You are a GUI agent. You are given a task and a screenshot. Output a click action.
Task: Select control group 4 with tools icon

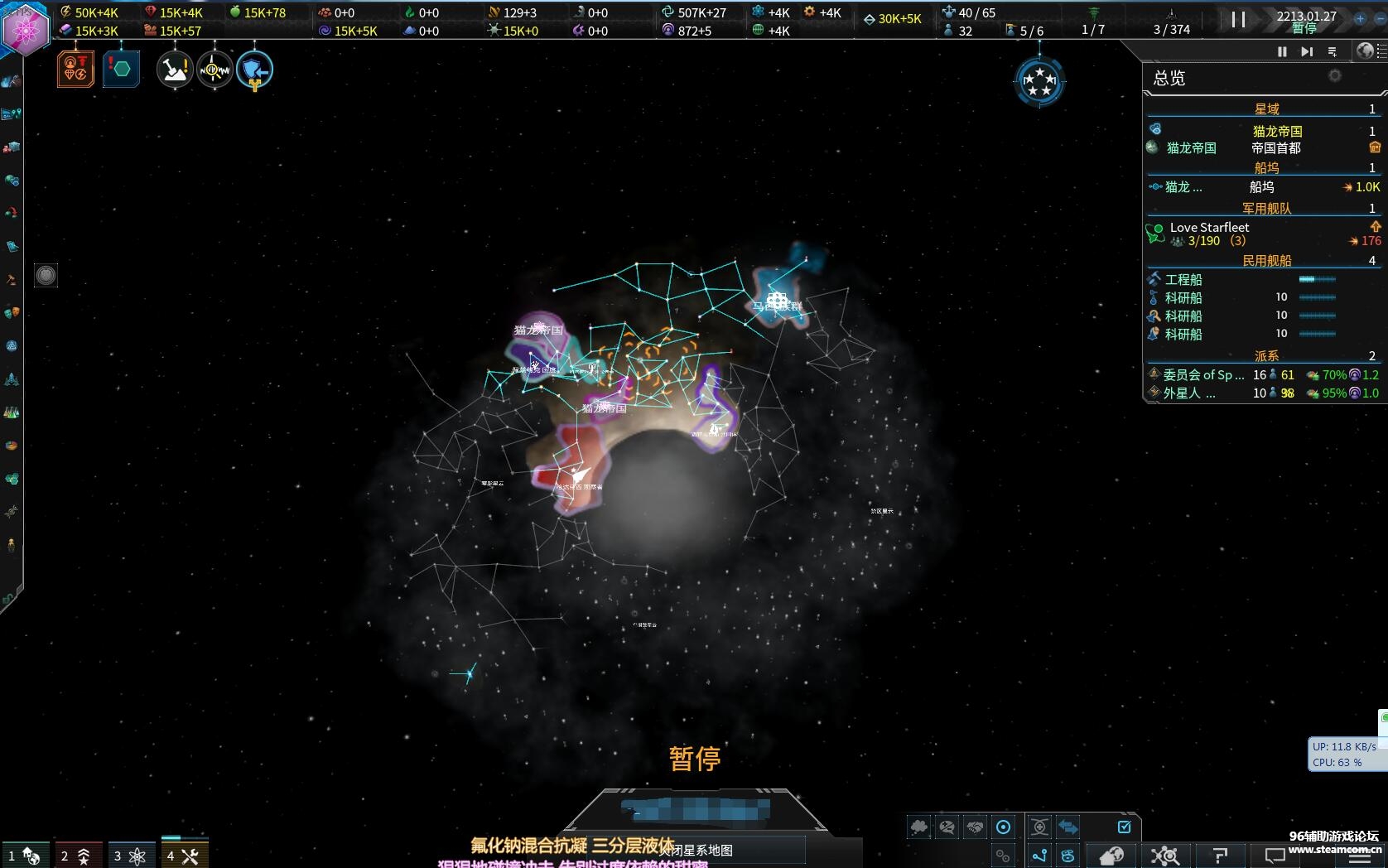[x=184, y=856]
